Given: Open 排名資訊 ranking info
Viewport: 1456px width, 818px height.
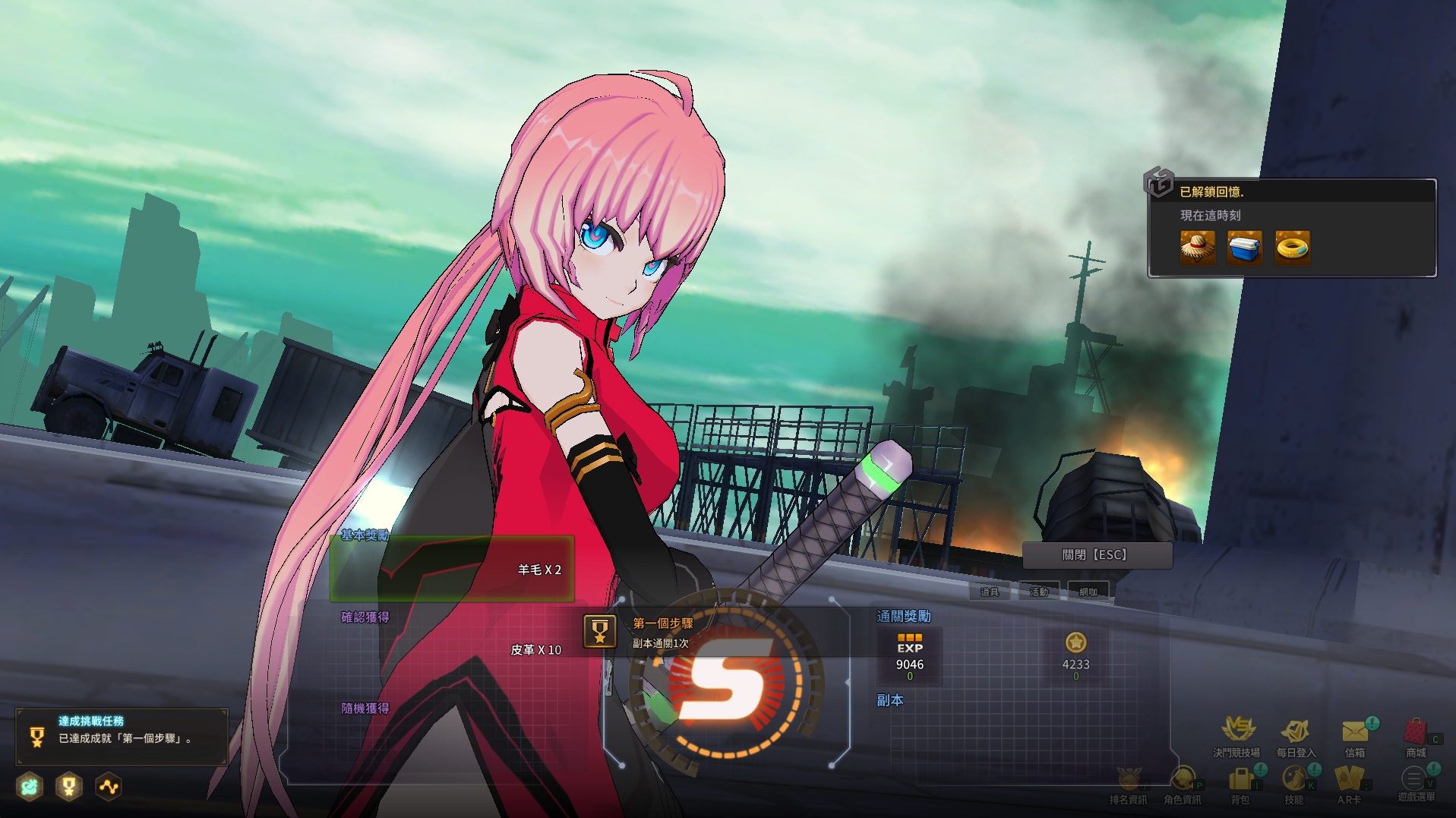Looking at the screenshot, I should (1128, 782).
